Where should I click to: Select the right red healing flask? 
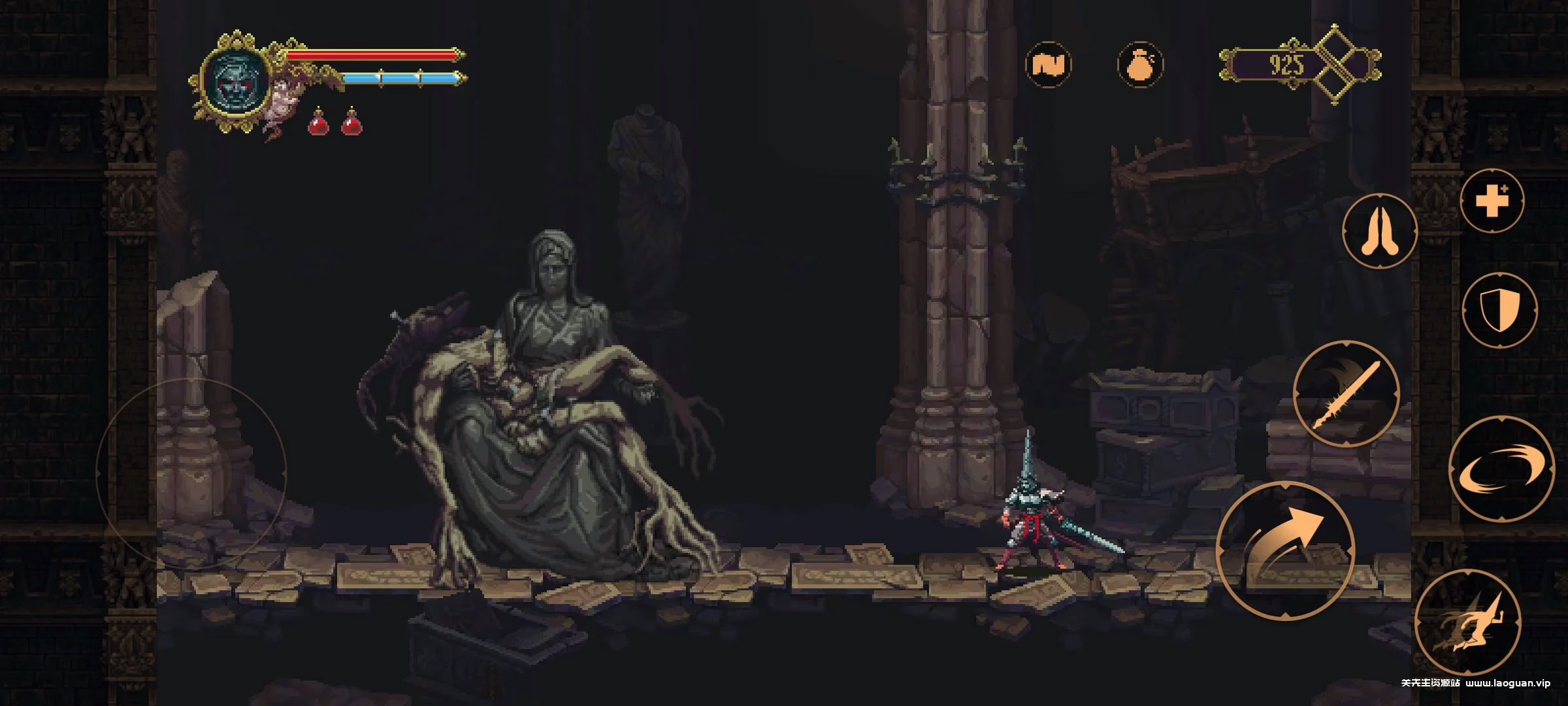[x=352, y=126]
